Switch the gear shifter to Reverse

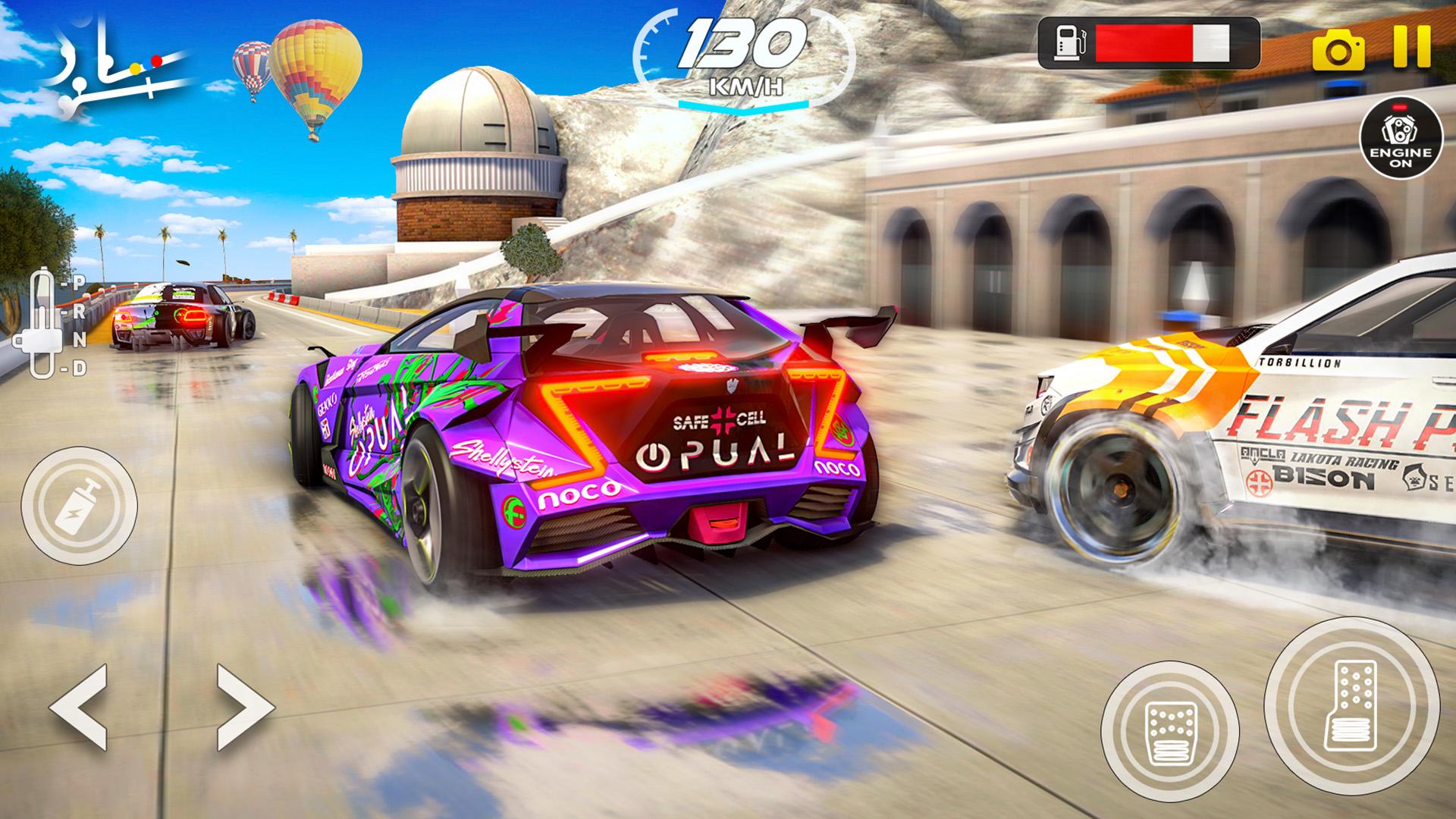point(80,312)
